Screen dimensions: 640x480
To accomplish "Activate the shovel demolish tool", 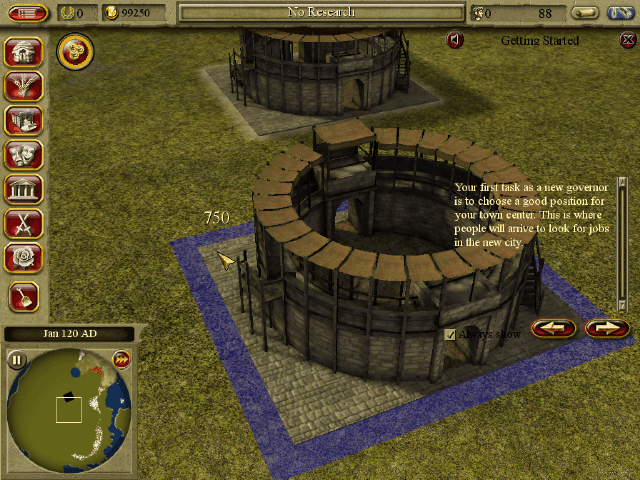I will [x=24, y=294].
